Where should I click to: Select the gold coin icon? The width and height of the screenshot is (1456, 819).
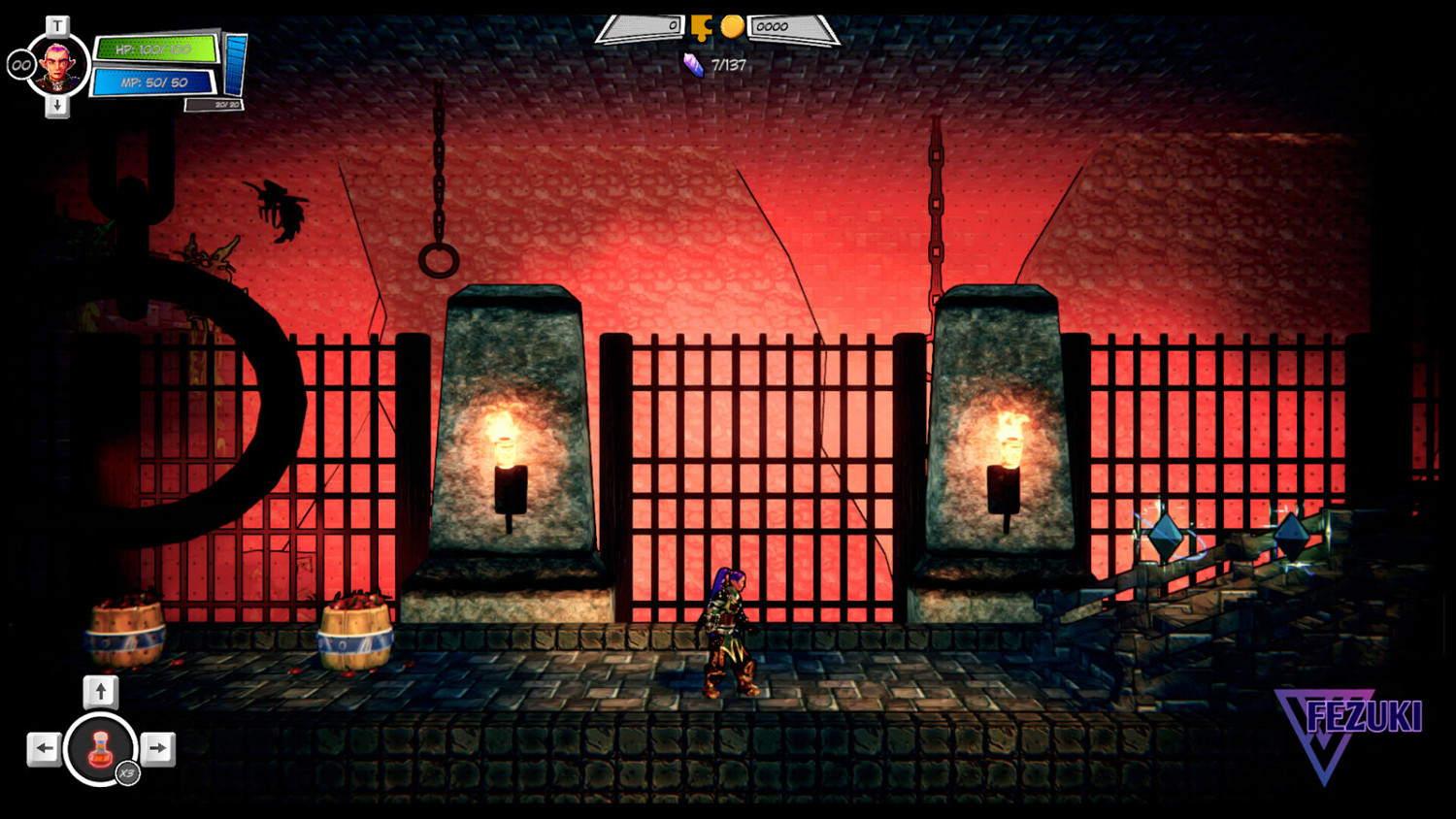pyautogui.click(x=735, y=24)
